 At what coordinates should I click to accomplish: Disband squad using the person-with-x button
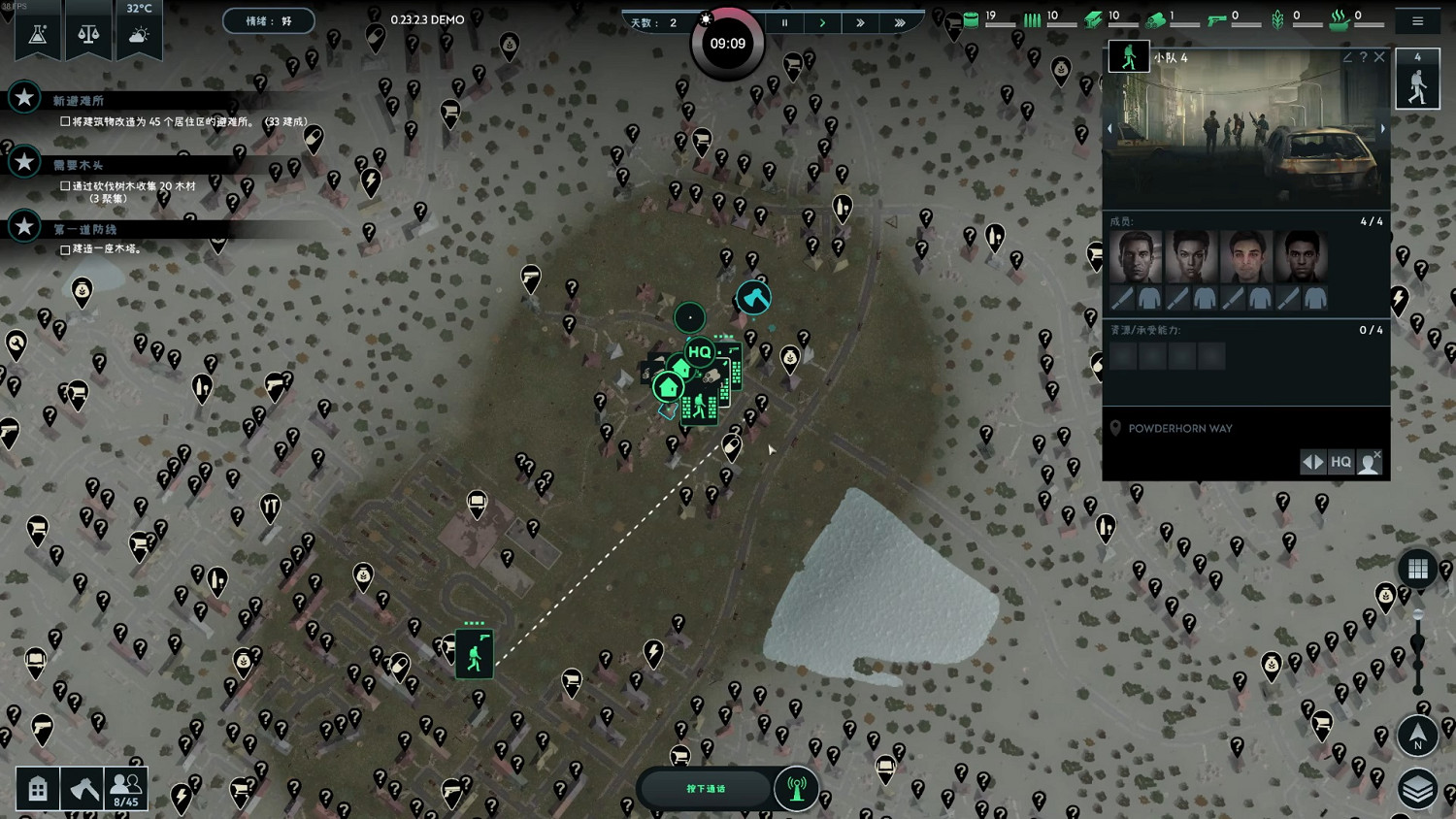click(1369, 462)
